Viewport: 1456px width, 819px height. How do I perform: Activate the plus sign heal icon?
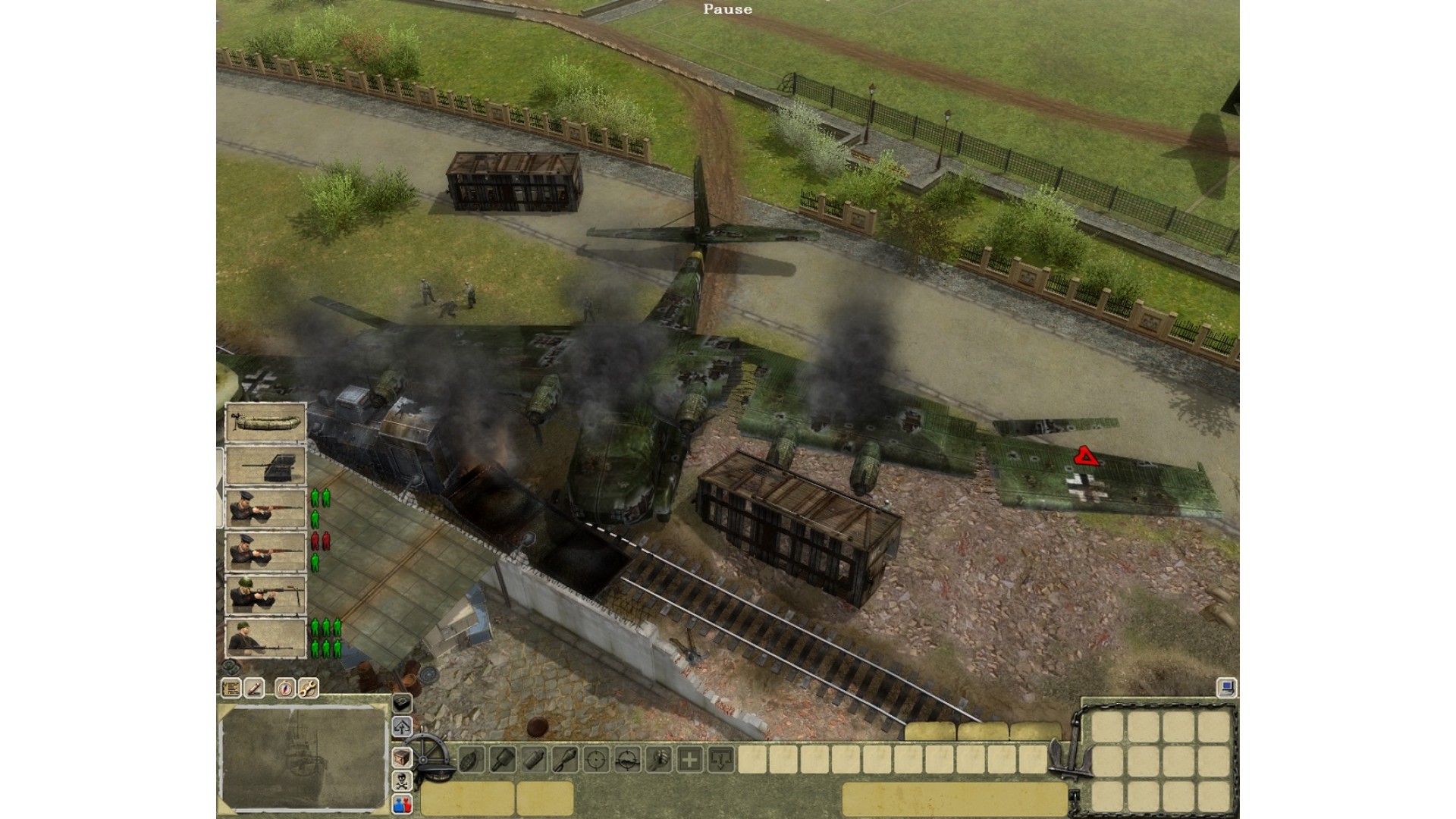(x=689, y=758)
